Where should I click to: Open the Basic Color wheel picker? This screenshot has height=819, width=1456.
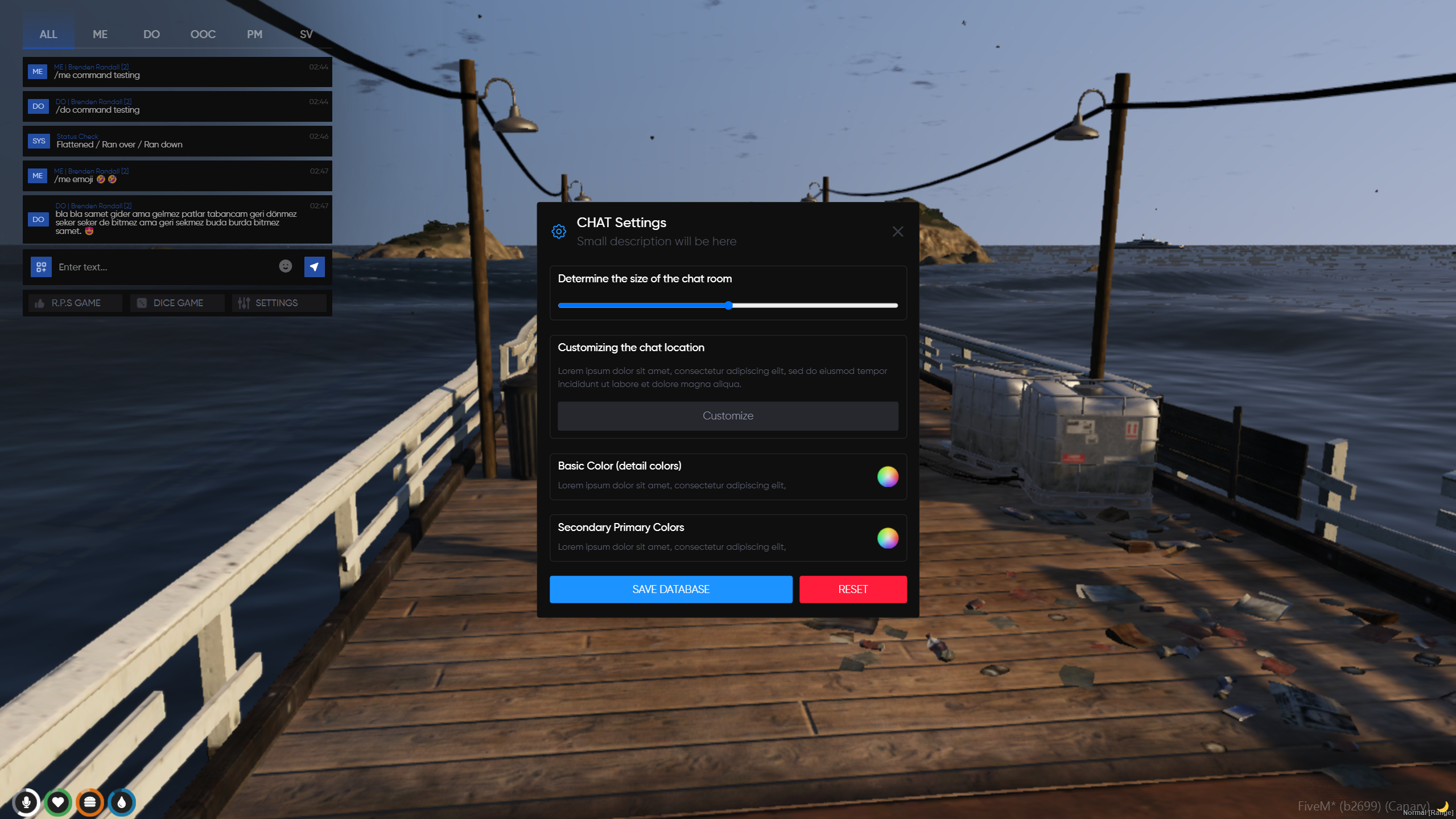click(888, 477)
